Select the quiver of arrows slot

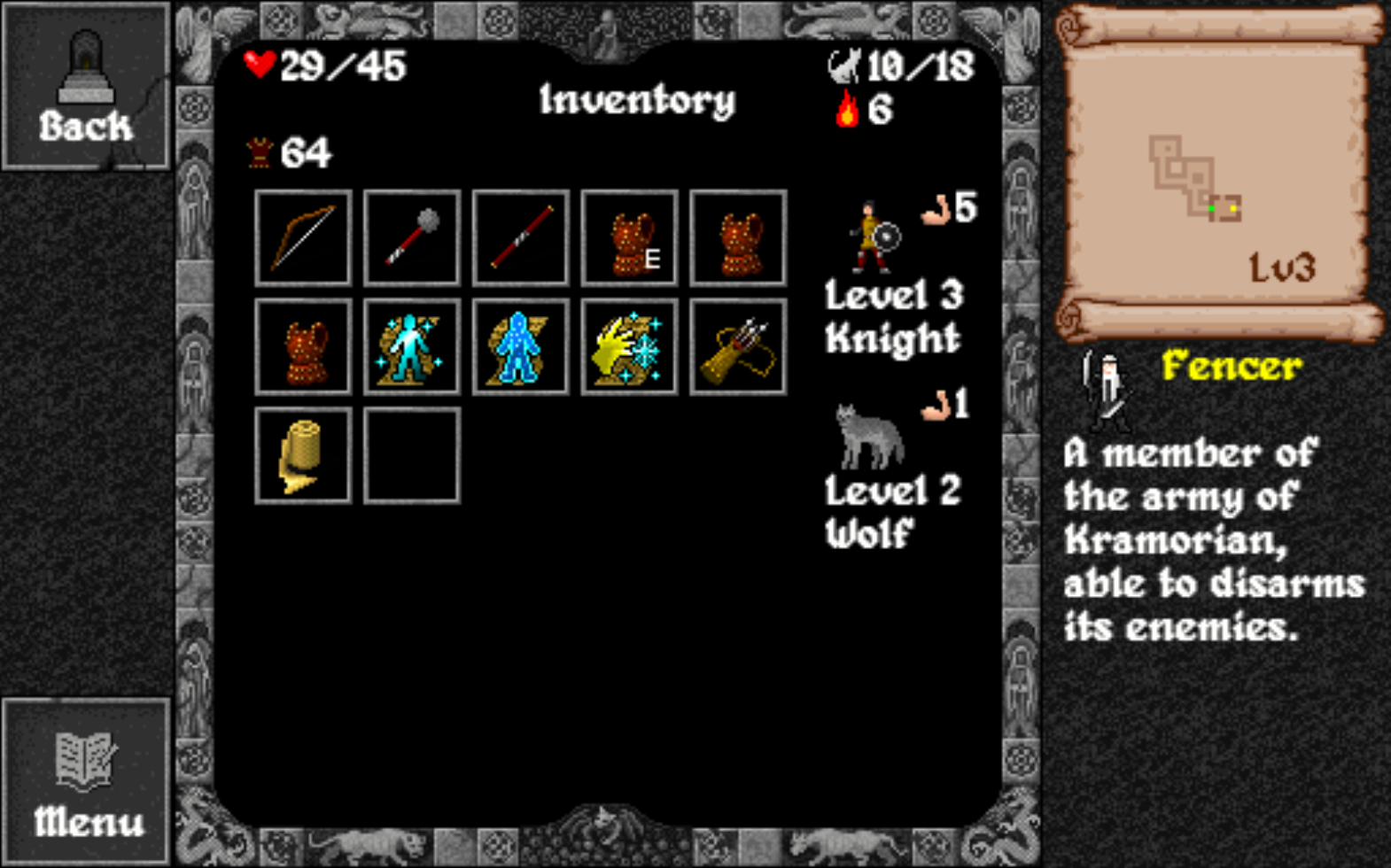point(738,346)
